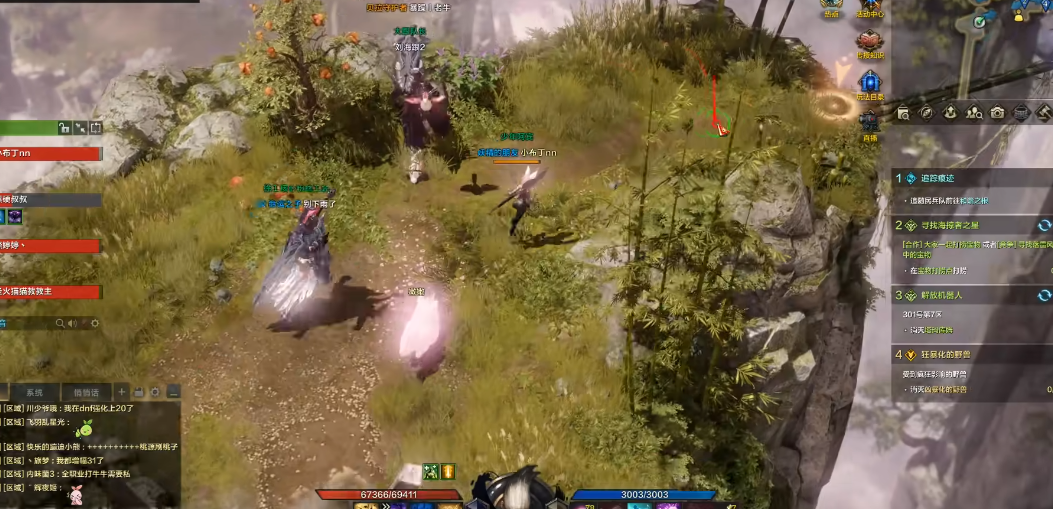
Task: Toggle the party frame lock icon
Action: click(x=63, y=128)
